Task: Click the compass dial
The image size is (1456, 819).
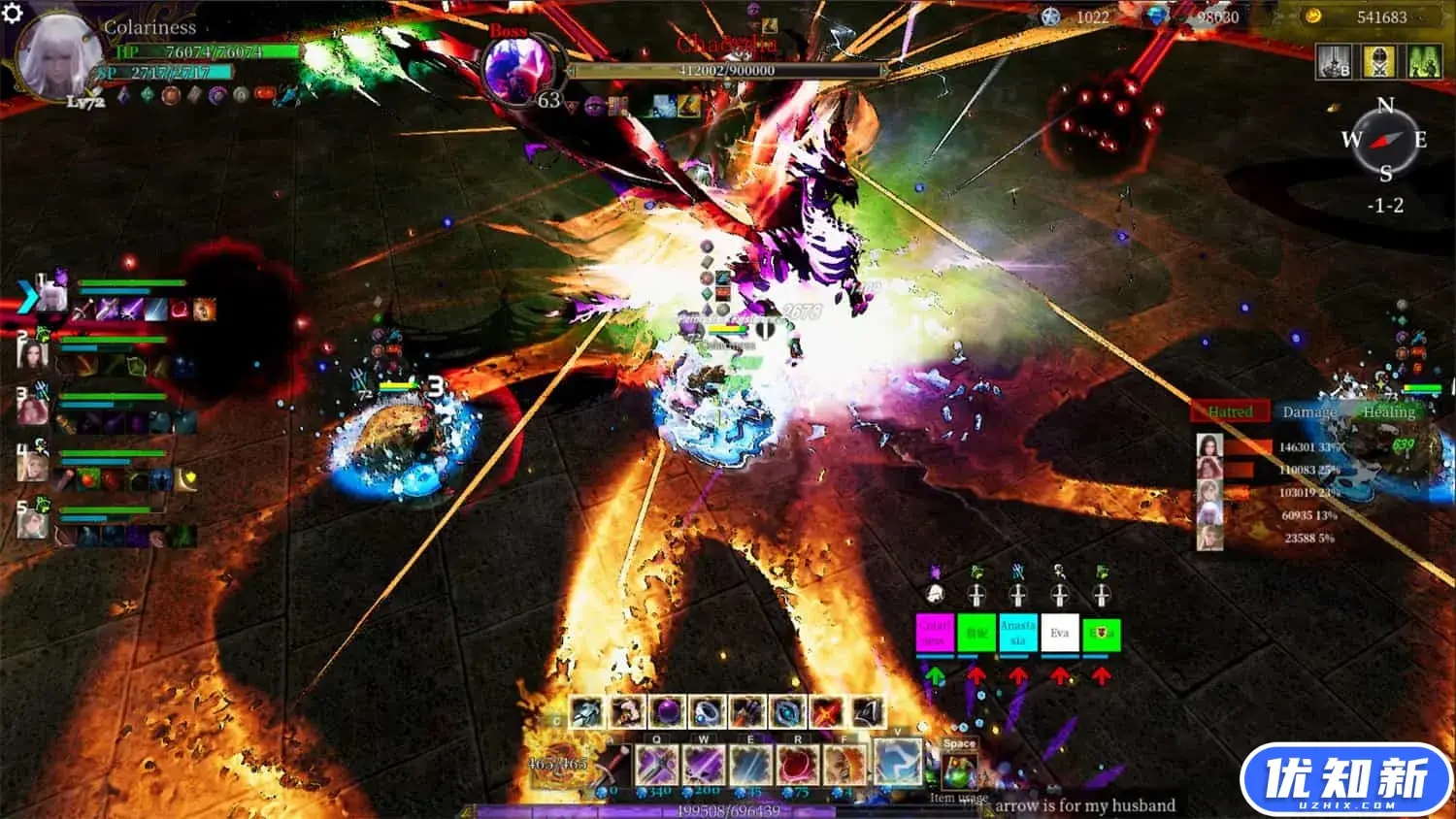Action: coord(1385,141)
